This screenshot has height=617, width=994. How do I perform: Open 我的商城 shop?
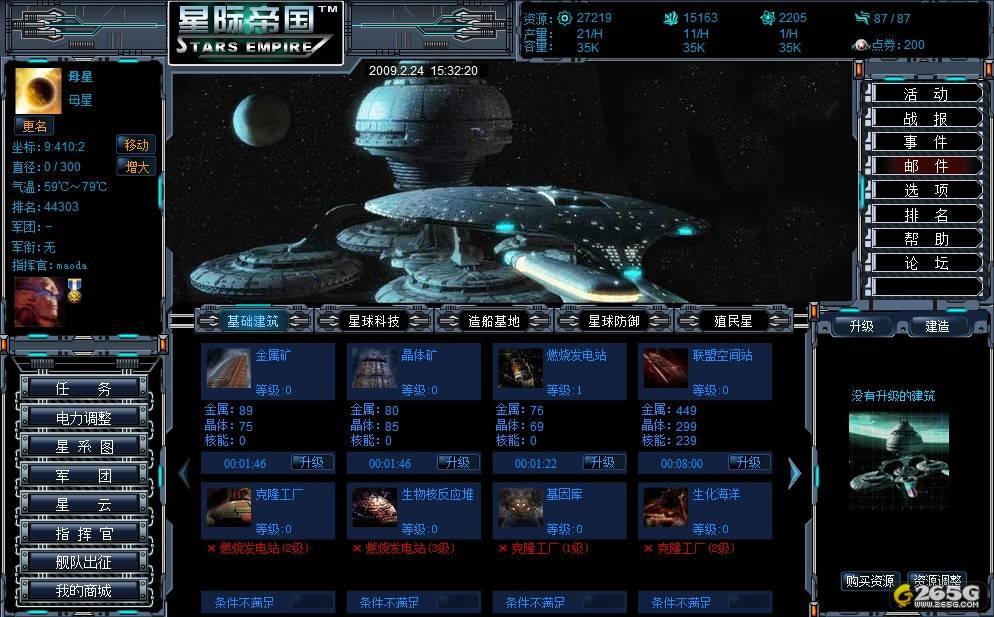84,591
